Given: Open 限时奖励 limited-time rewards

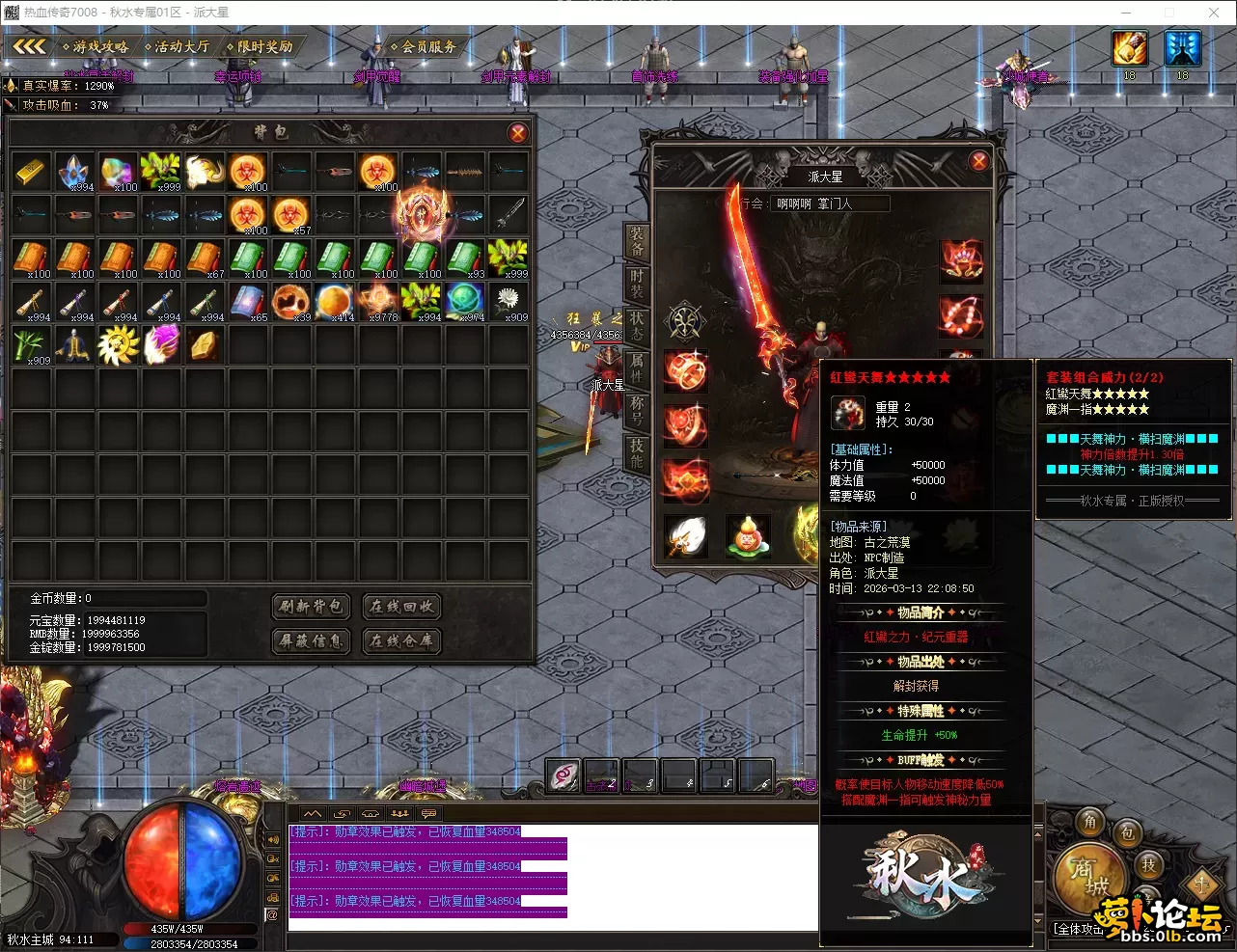Looking at the screenshot, I should point(261,46).
